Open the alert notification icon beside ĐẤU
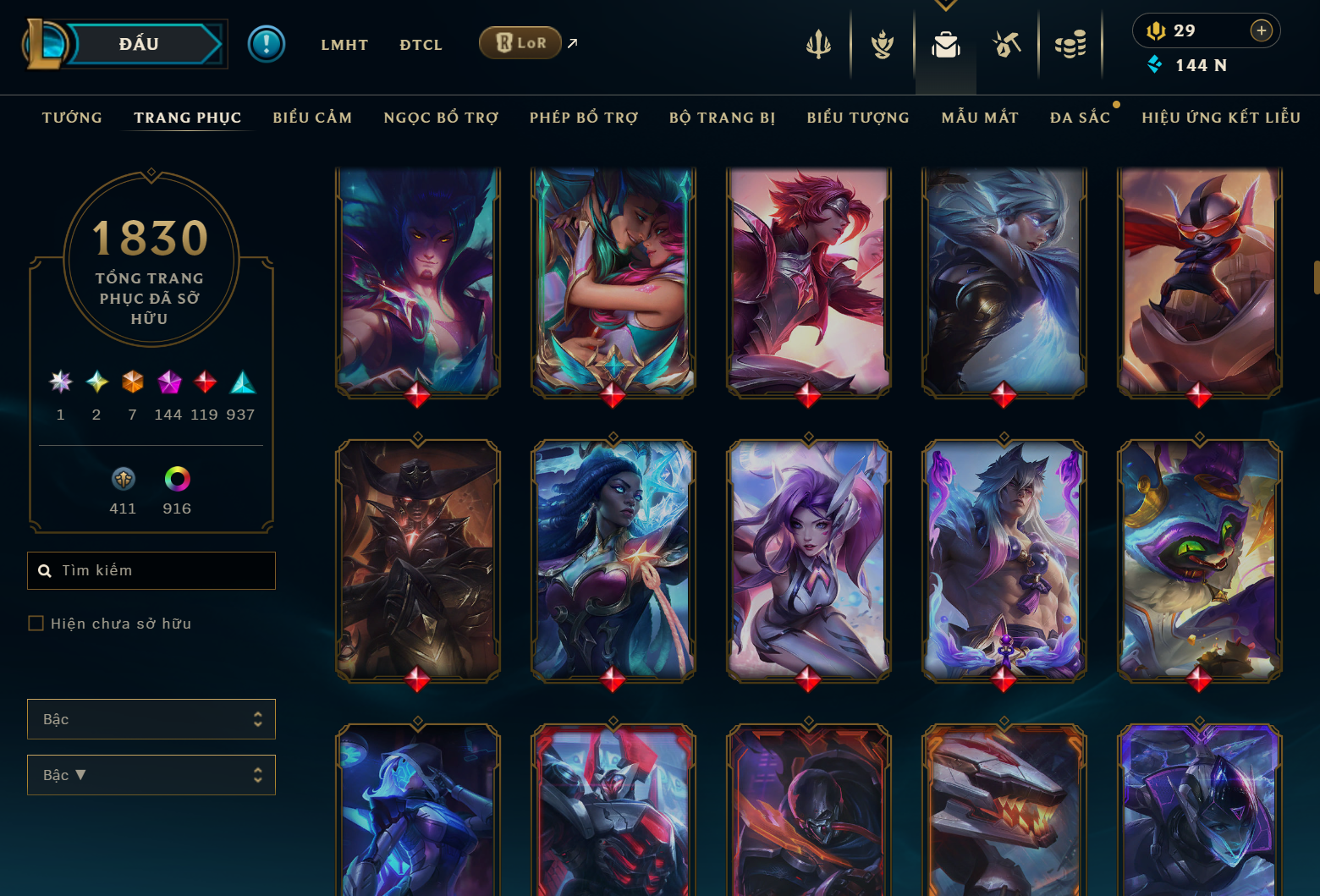This screenshot has height=896, width=1320. 267,44
